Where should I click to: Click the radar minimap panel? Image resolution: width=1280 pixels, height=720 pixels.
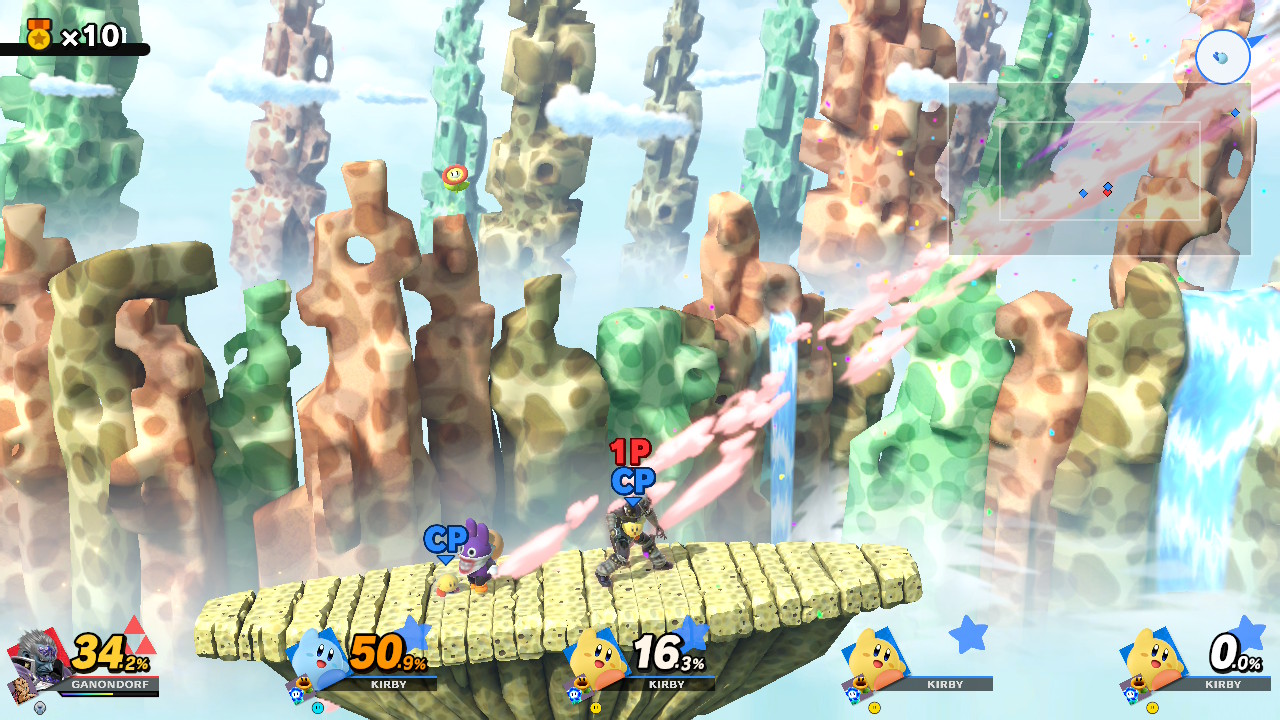[x=1099, y=168]
